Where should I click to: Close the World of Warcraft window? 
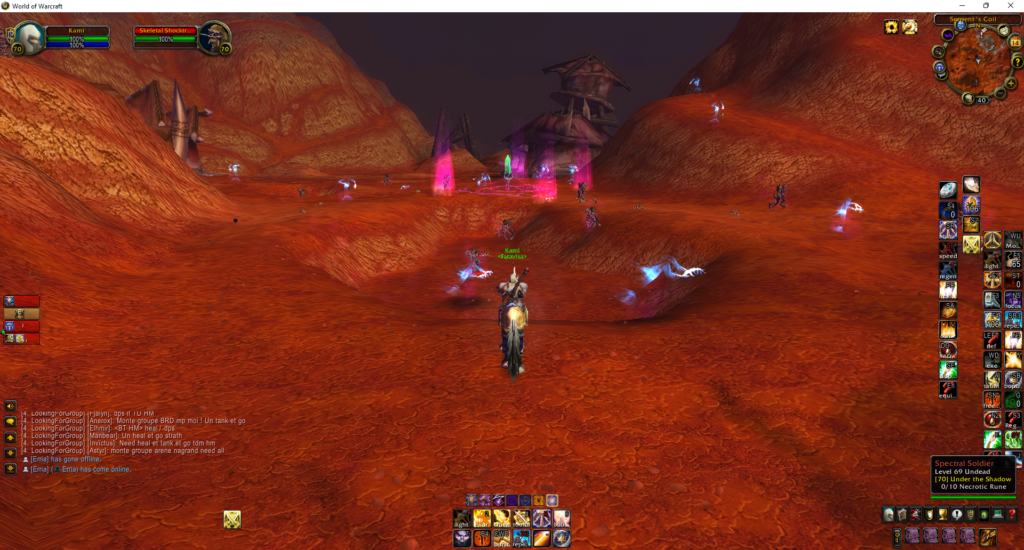tap(1009, 6)
